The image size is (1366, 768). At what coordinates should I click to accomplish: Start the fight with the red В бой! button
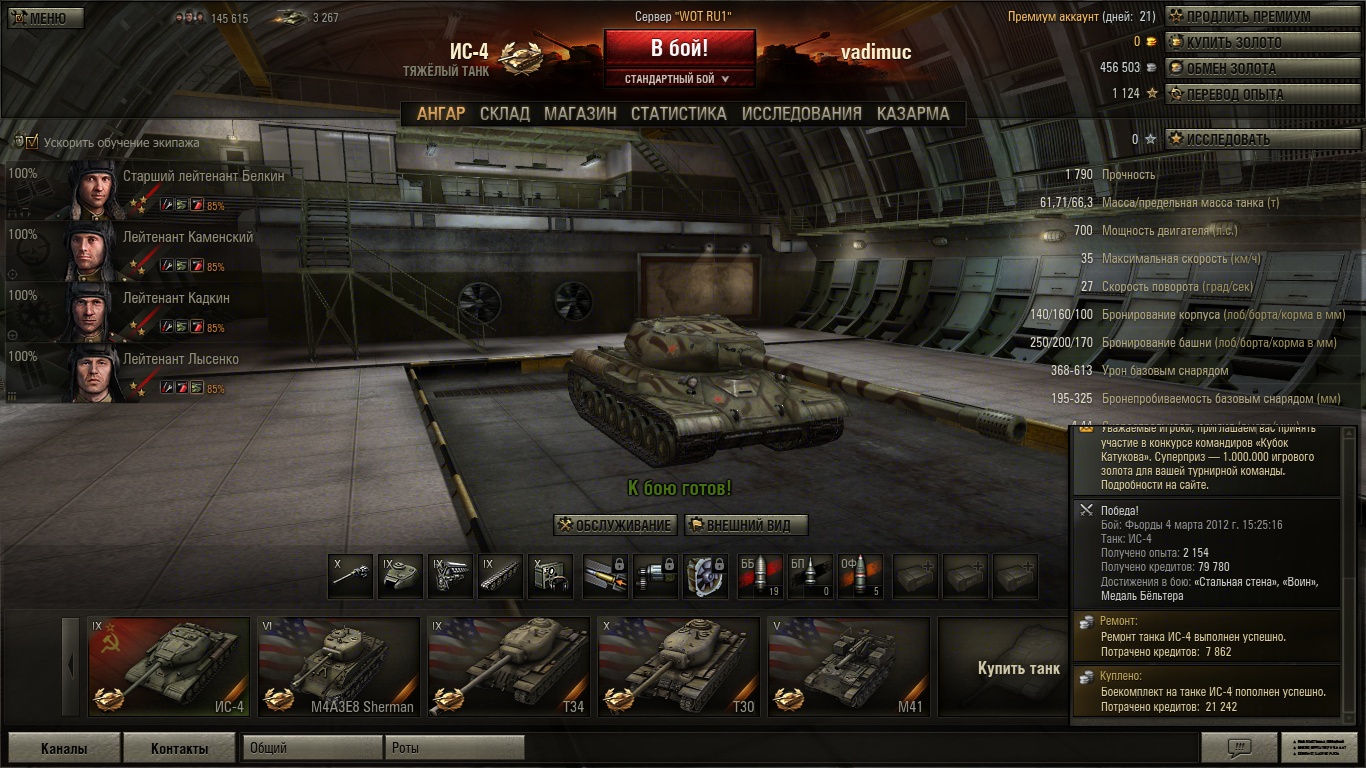pyautogui.click(x=679, y=48)
